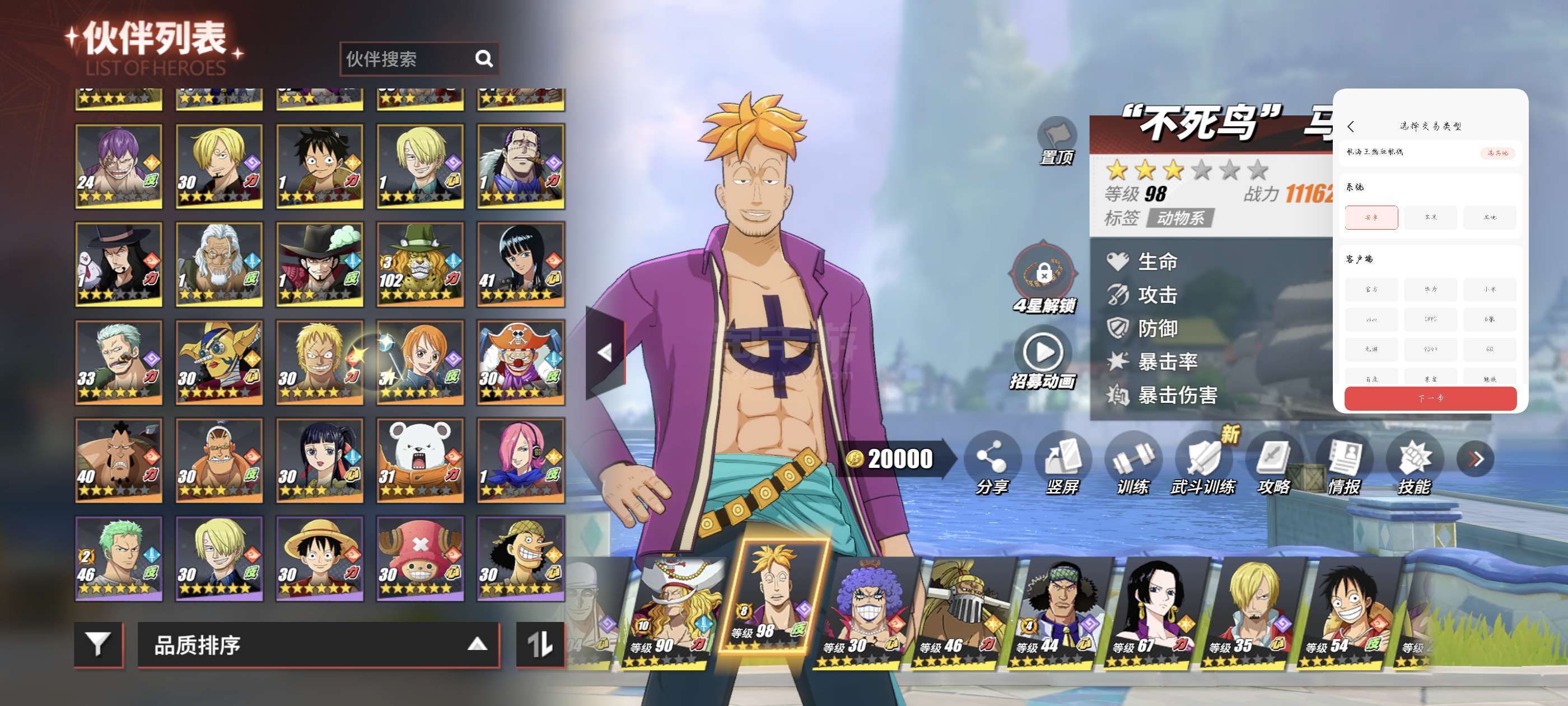Pin this hero with 置顶
Screen dimensions: 1568x706
(x=1057, y=141)
